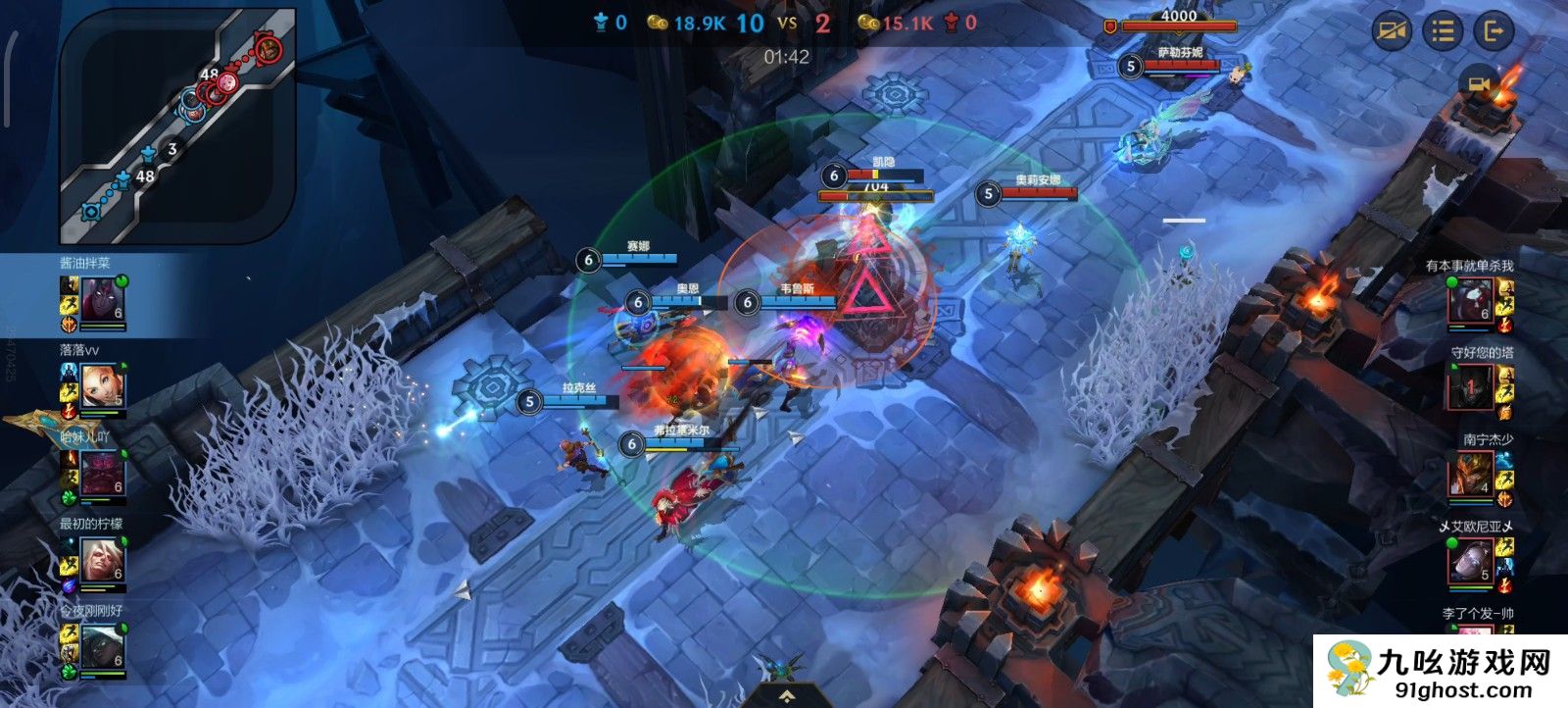Screen dimensions: 1568x708
Task: Open the scoreboard list button
Action: (x=1443, y=31)
